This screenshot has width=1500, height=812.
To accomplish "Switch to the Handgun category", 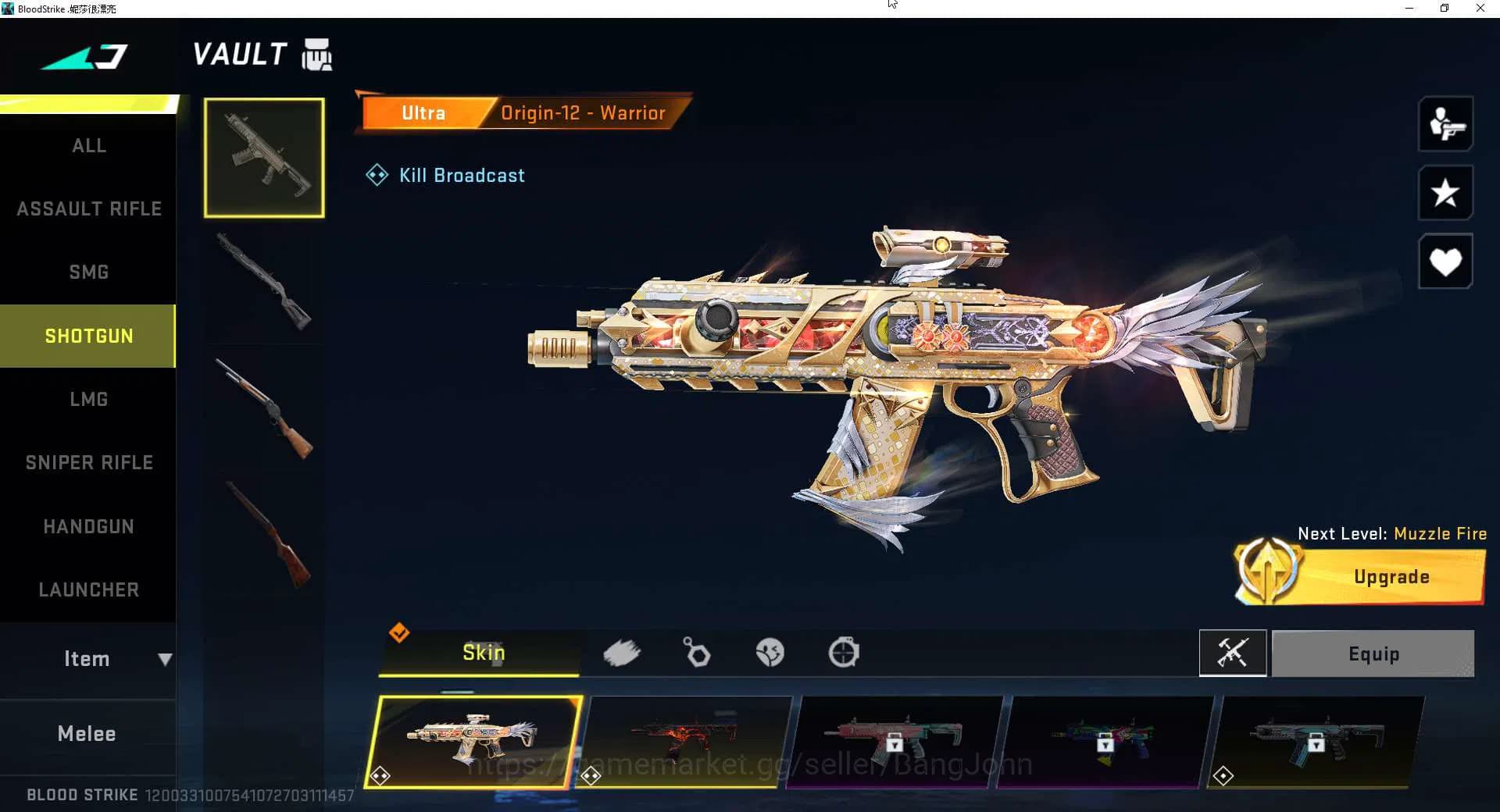I will click(88, 526).
